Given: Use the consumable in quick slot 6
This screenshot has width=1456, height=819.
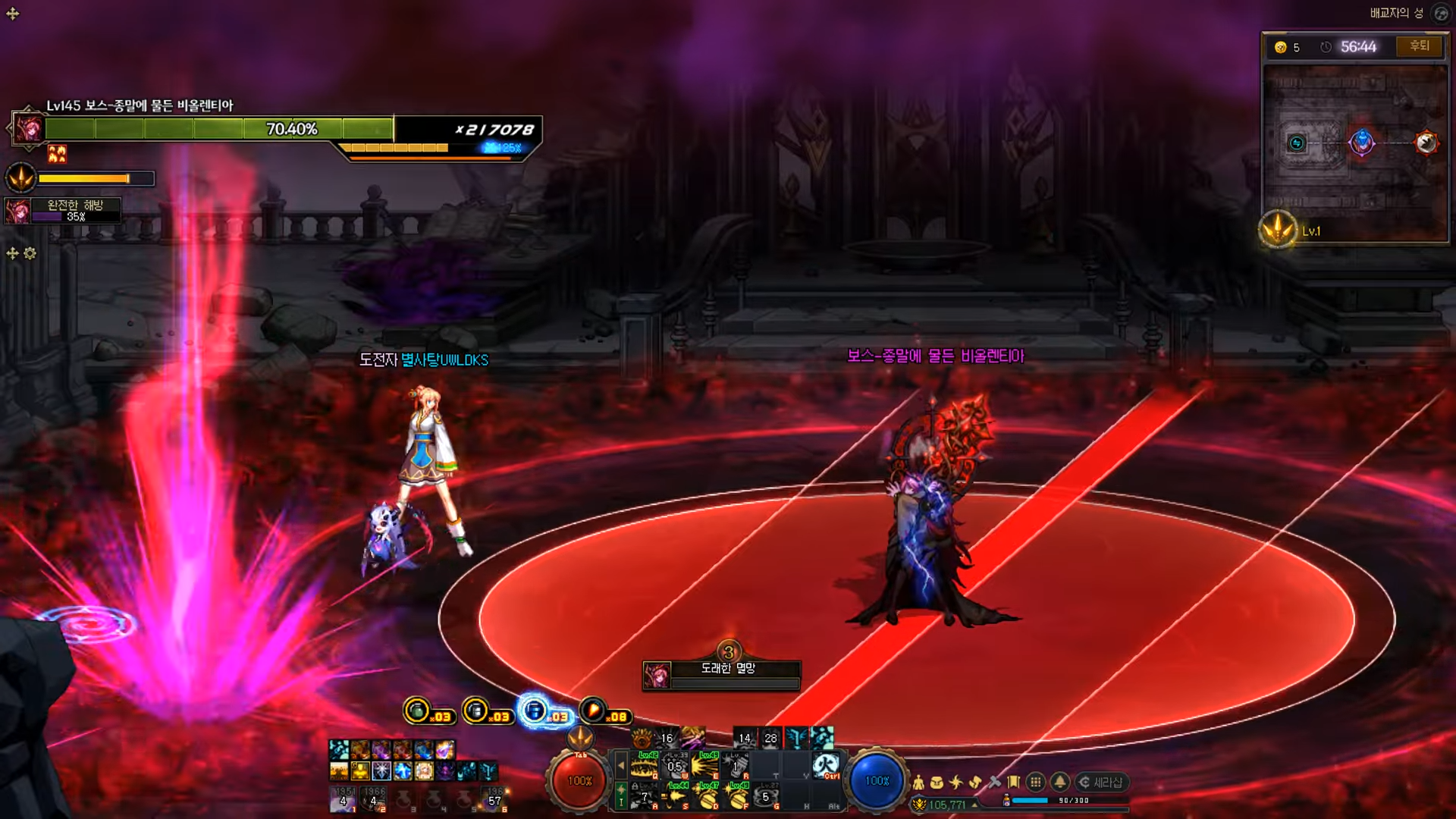Looking at the screenshot, I should (x=494, y=799).
